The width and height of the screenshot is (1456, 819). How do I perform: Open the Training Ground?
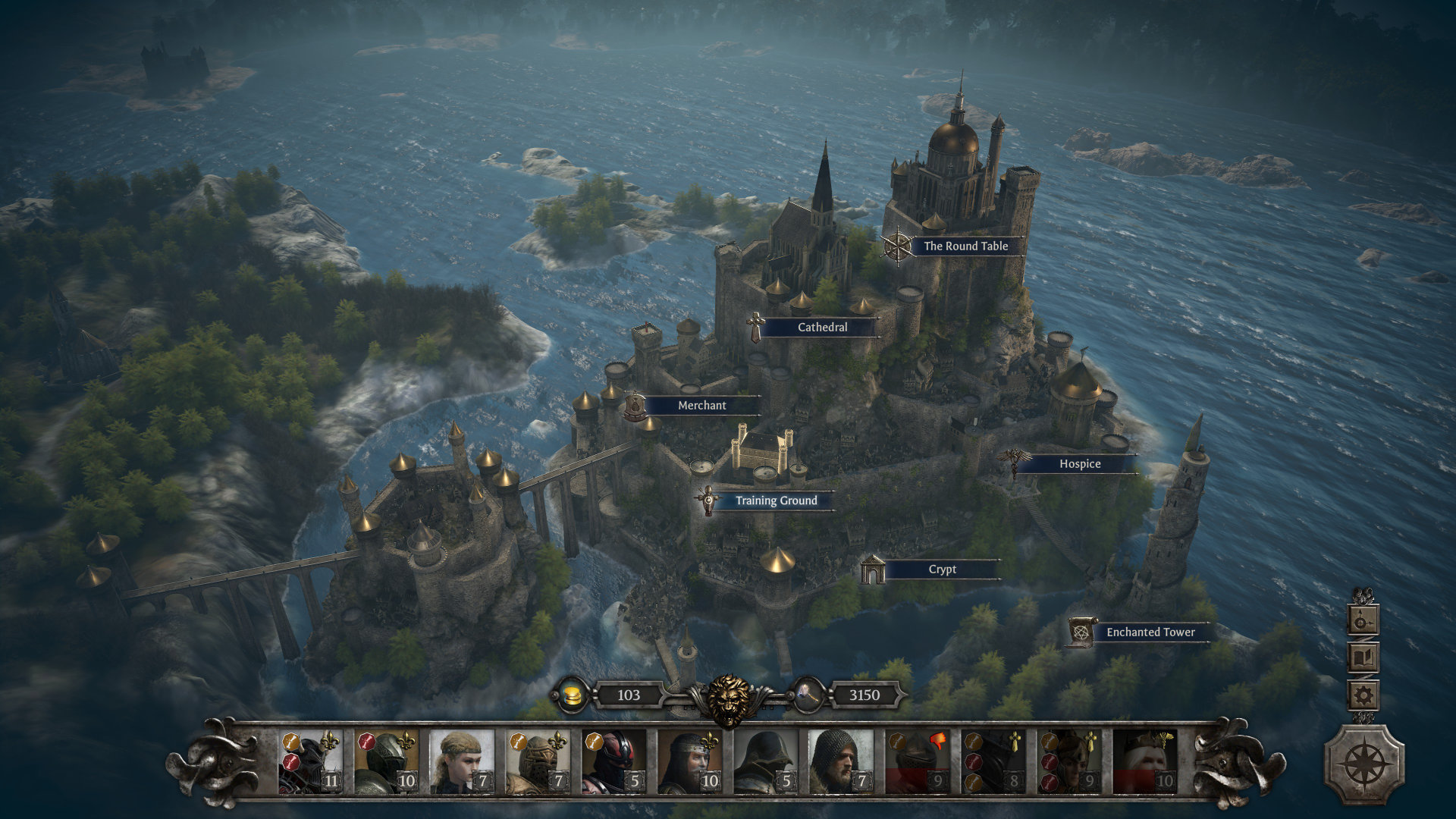[x=776, y=500]
